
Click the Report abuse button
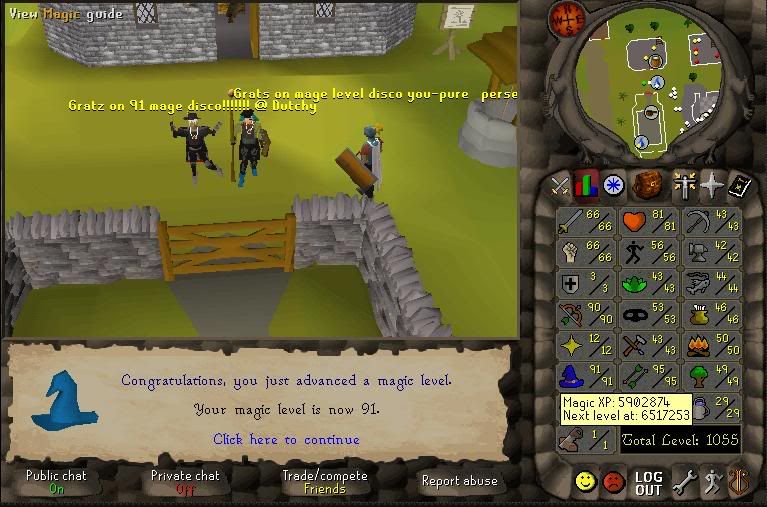pyautogui.click(x=460, y=481)
